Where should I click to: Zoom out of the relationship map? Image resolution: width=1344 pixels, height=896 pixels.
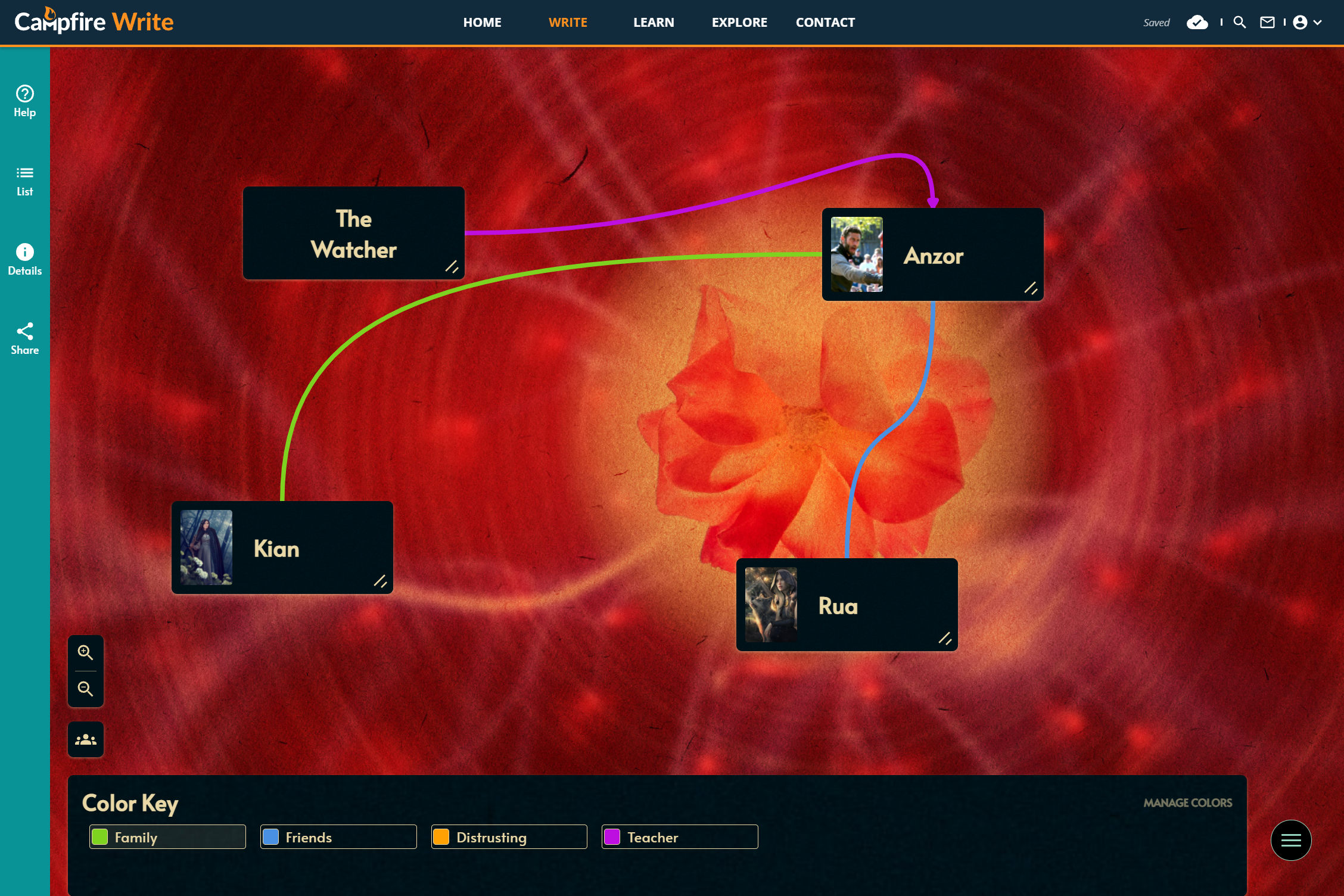pos(85,689)
